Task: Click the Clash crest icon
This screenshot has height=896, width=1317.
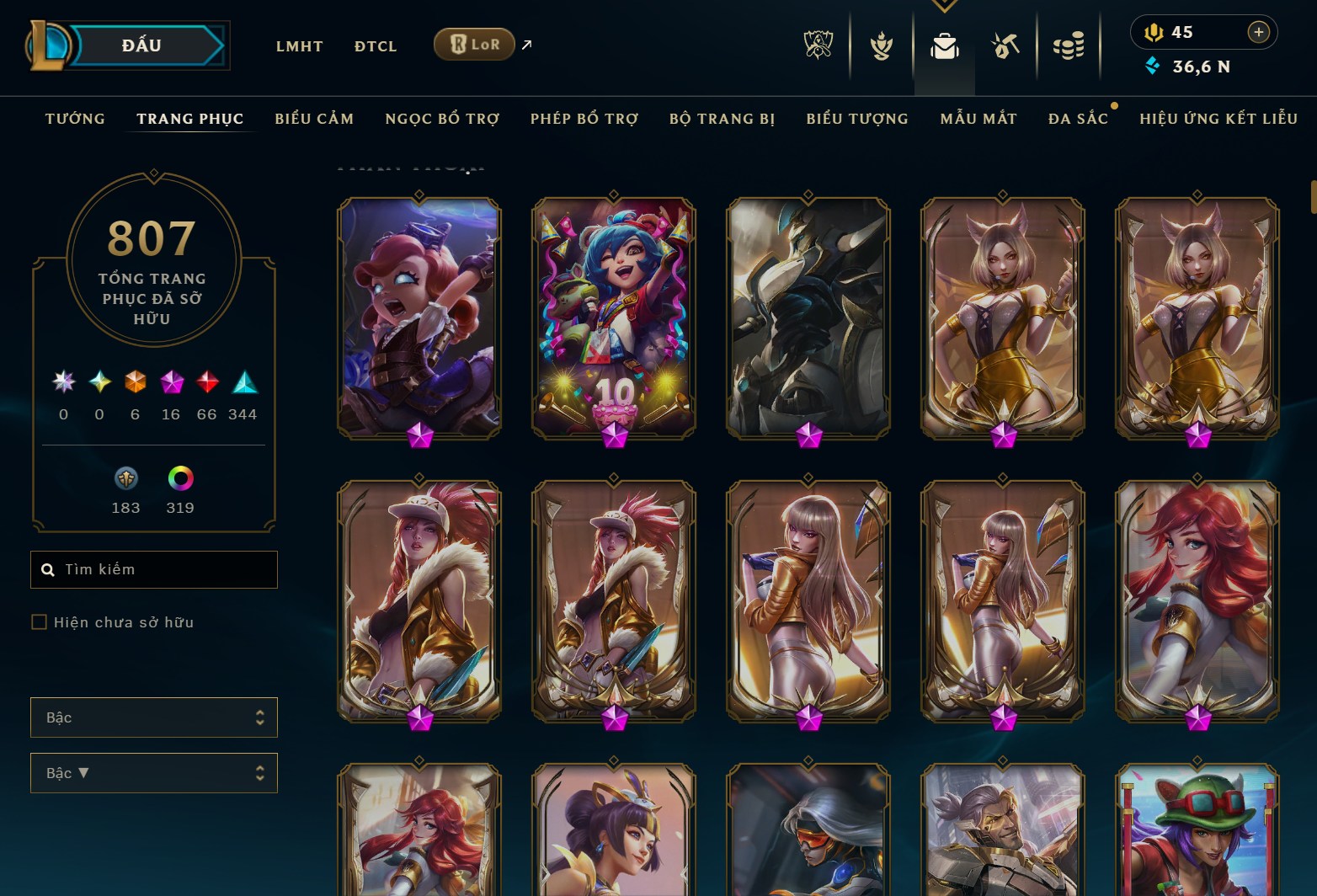Action: [x=880, y=46]
